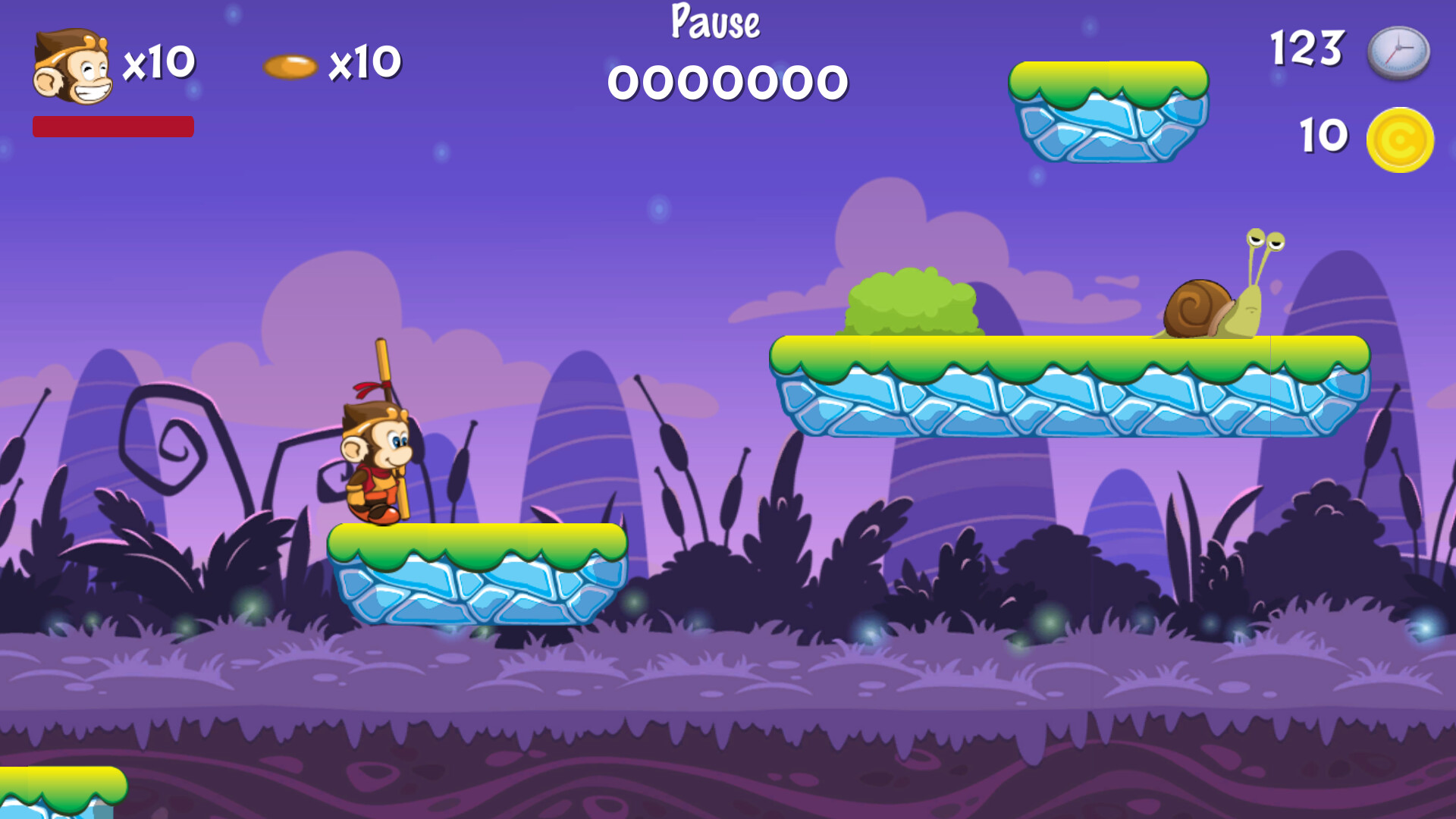Click the orange coin icon next to x10
Image resolution: width=1456 pixels, height=819 pixels.
292,64
